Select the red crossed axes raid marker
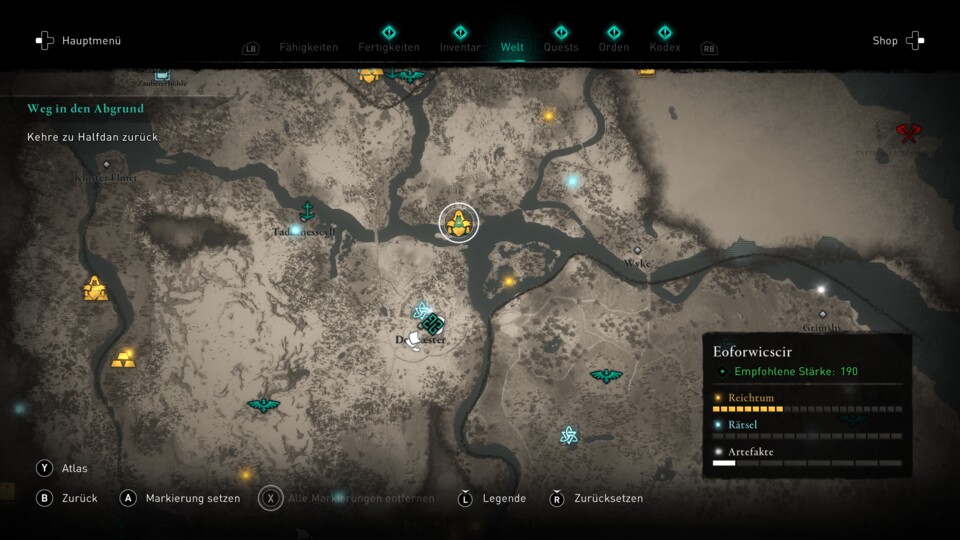Viewport: 960px width, 540px height. click(x=908, y=132)
